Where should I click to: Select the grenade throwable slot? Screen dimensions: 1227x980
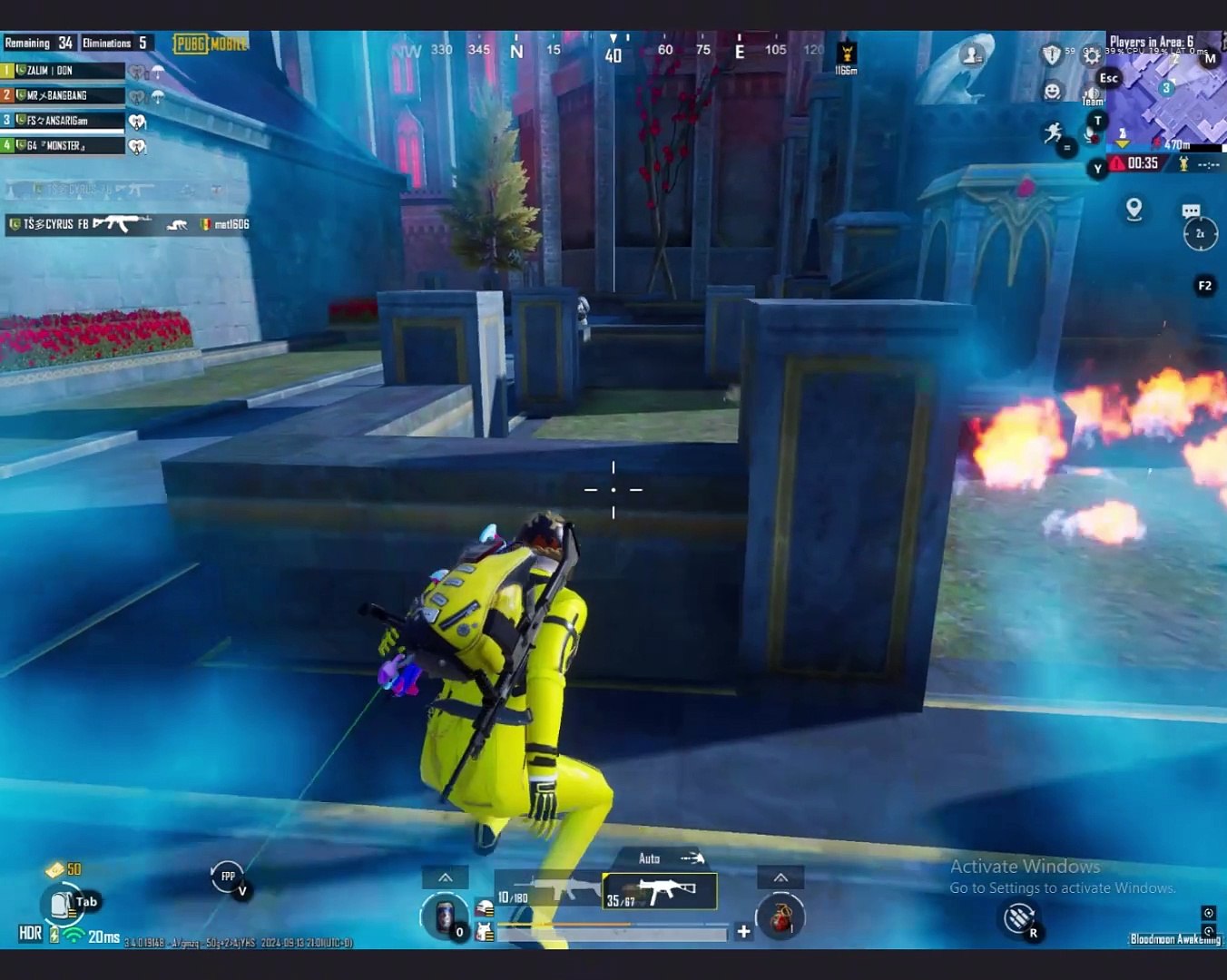pos(780,916)
